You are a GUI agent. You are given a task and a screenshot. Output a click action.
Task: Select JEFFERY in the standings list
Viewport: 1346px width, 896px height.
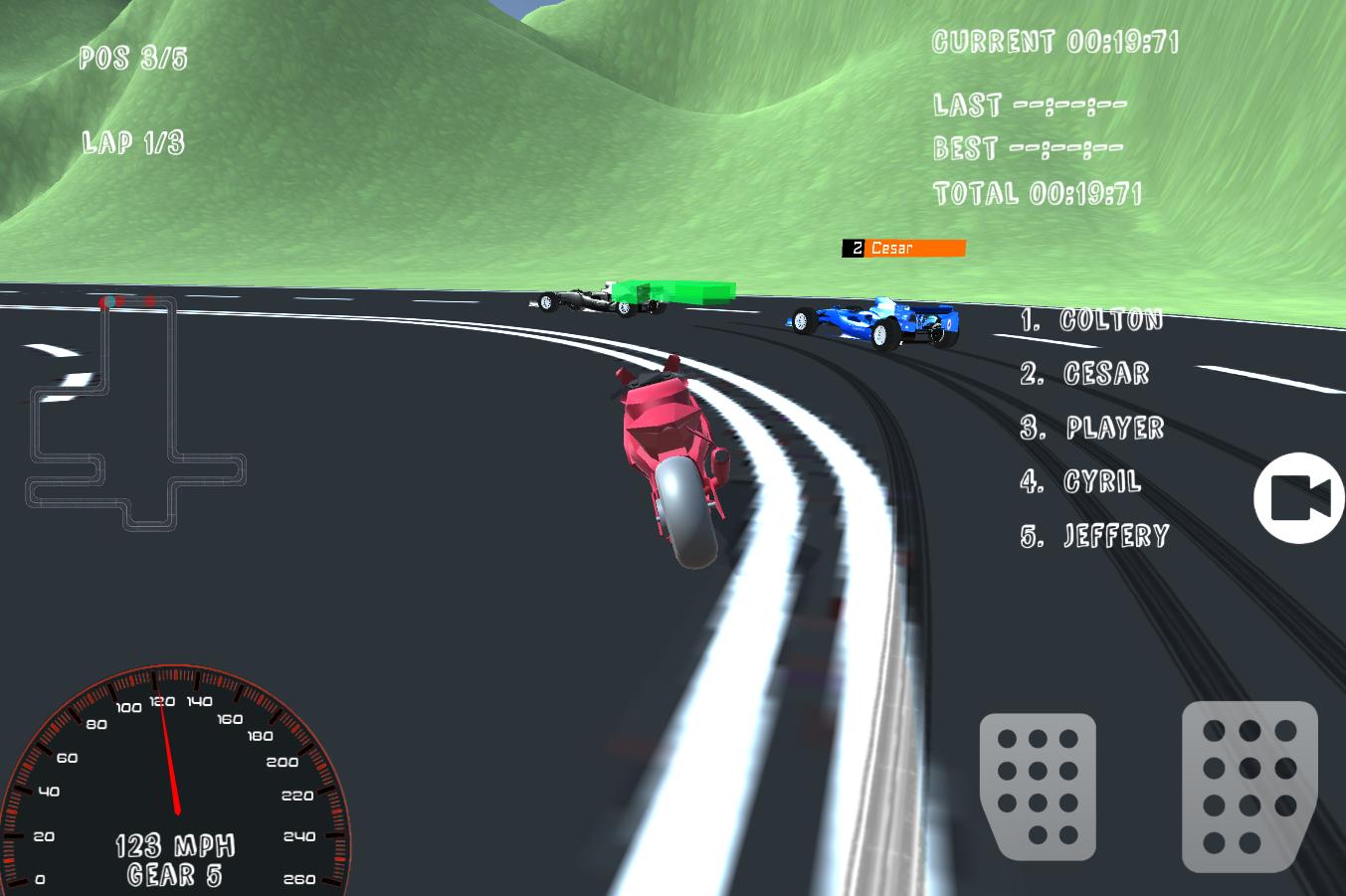pyautogui.click(x=1092, y=535)
